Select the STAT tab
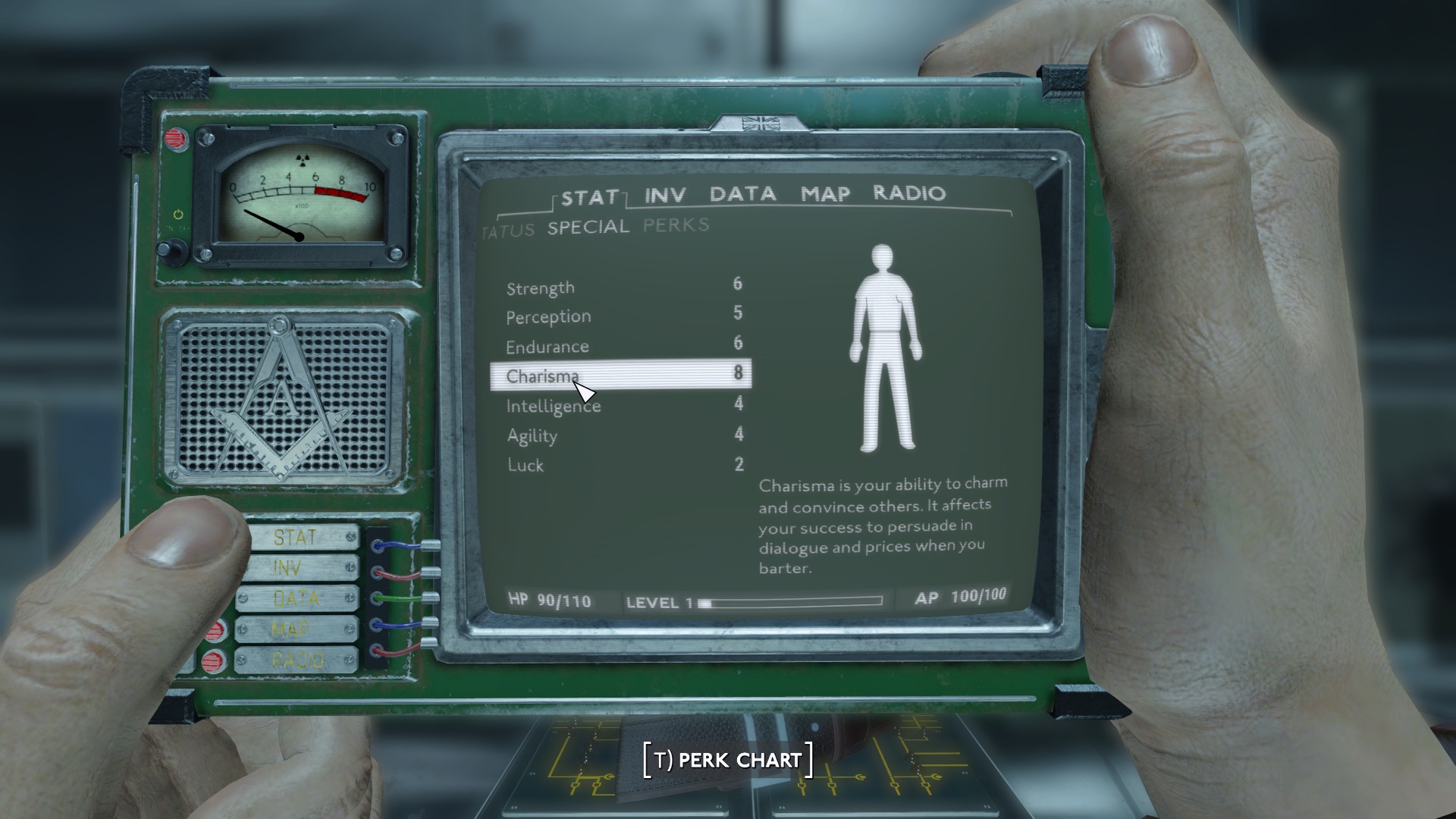1456x819 pixels. pyautogui.click(x=589, y=198)
